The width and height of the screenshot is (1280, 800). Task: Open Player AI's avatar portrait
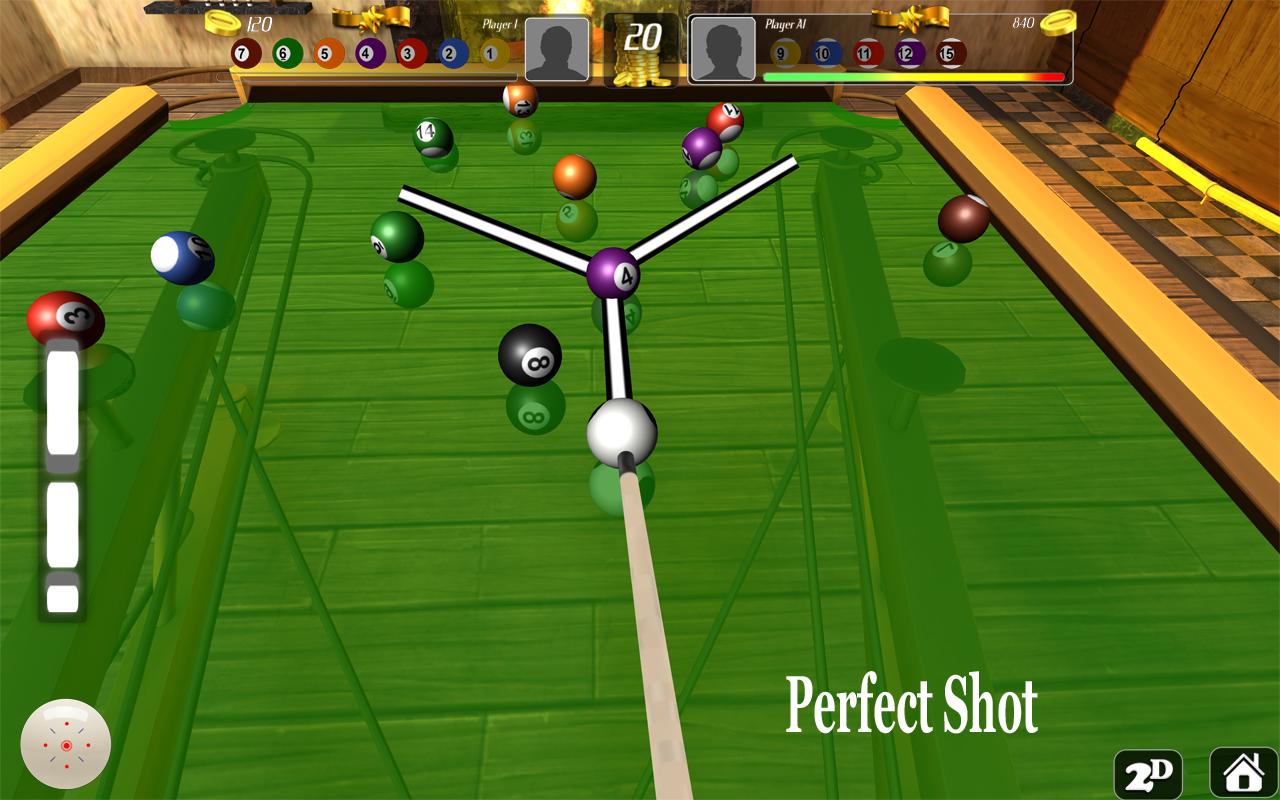coord(722,48)
